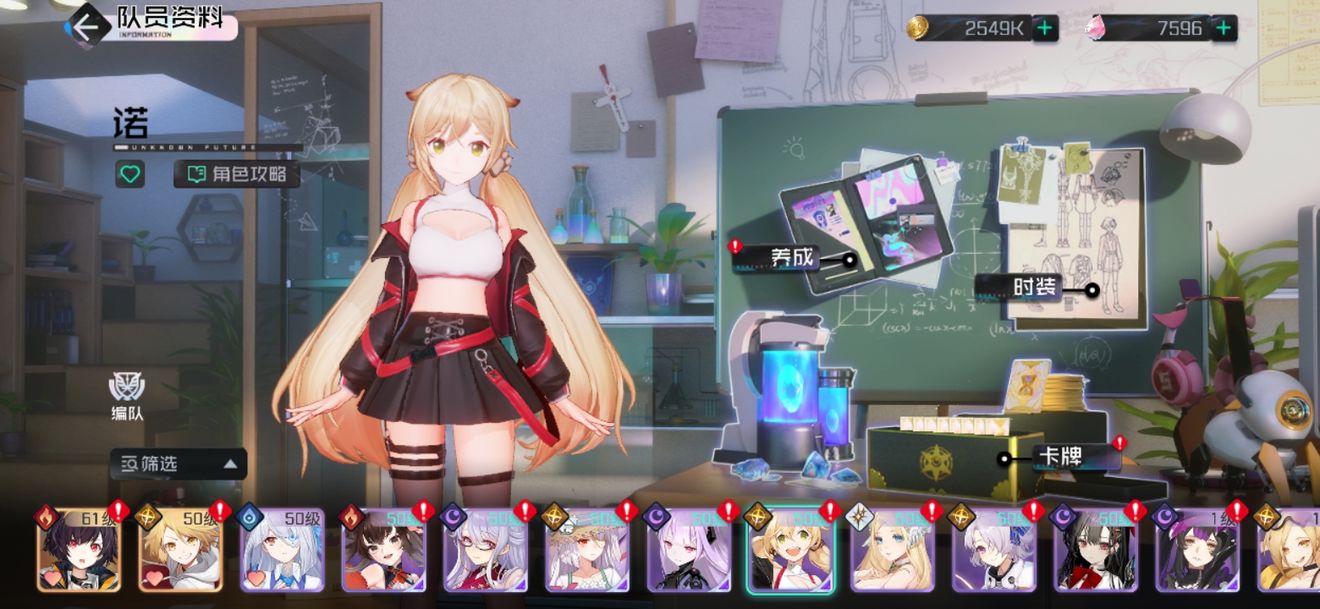The height and width of the screenshot is (609, 1320).
Task: Open the 编队 team formation screen
Action: coord(126,395)
